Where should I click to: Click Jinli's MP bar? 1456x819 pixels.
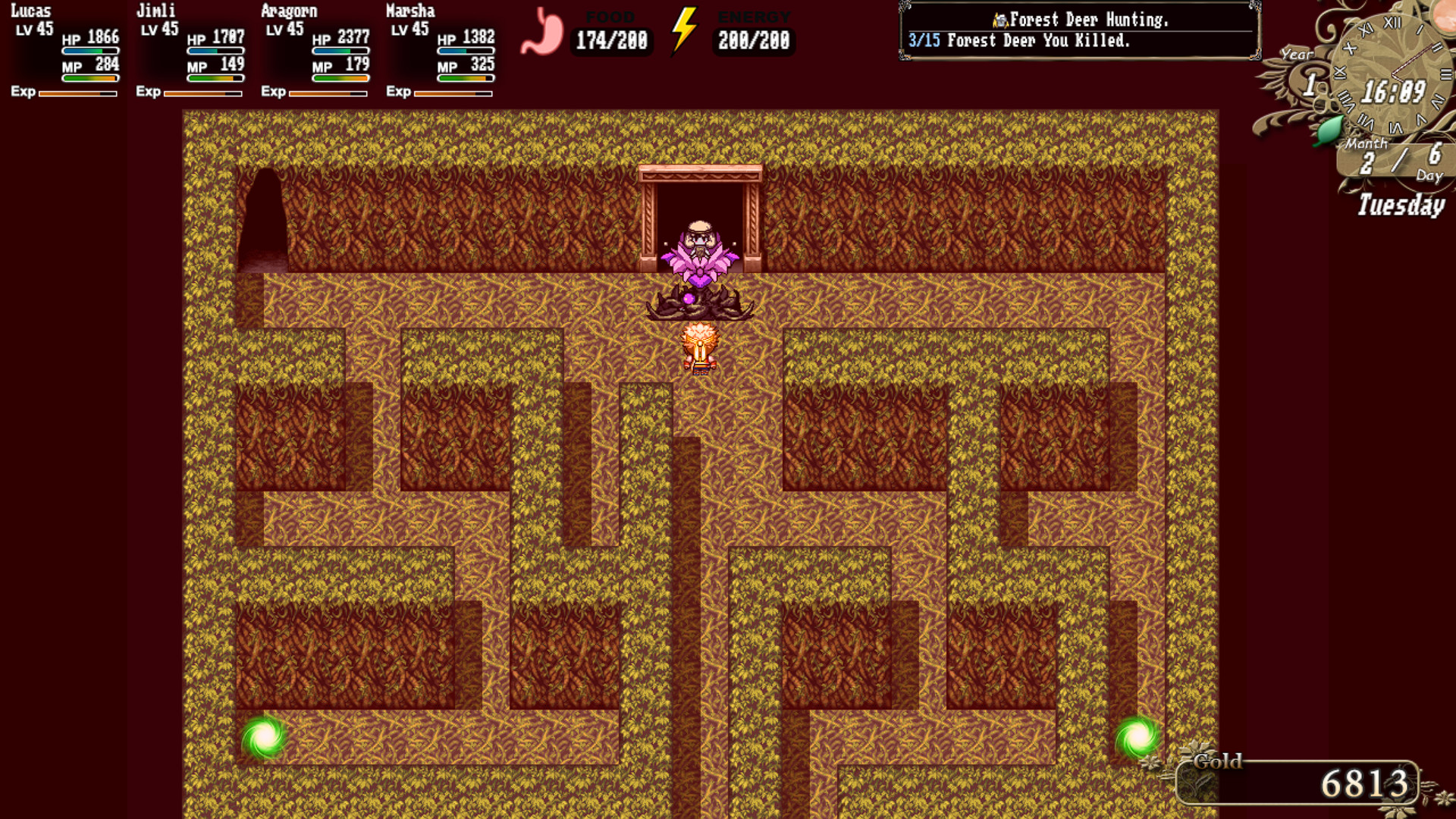[215, 77]
